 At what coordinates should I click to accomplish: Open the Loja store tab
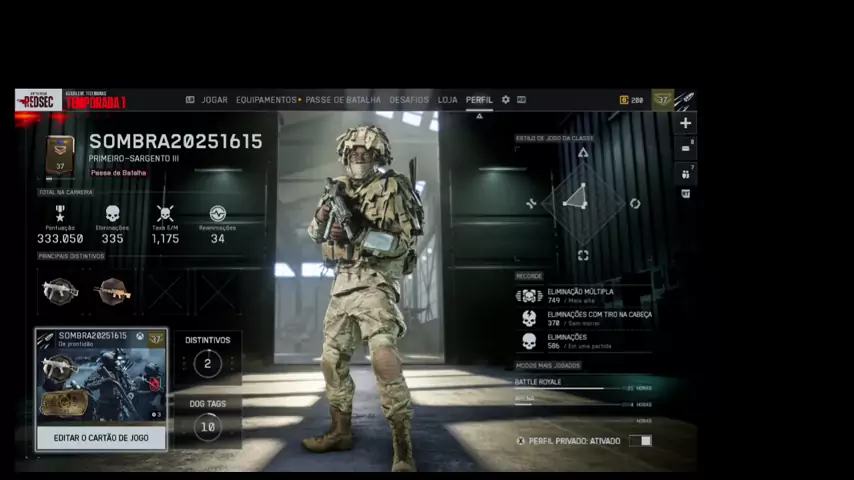click(x=447, y=100)
